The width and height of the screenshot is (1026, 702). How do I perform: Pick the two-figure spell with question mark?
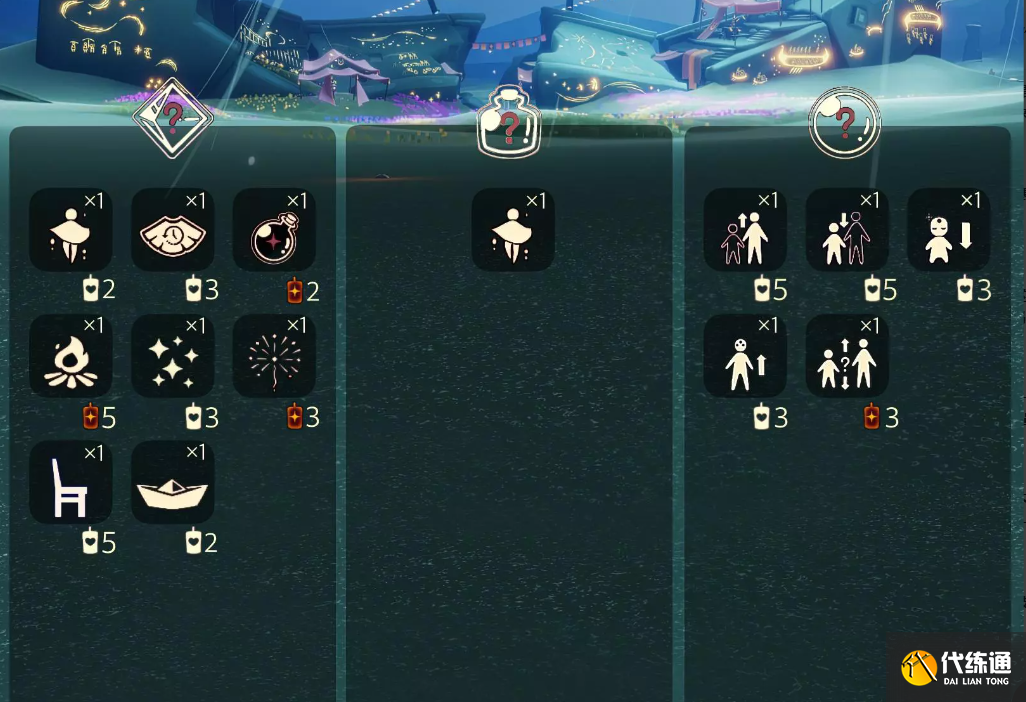click(846, 356)
